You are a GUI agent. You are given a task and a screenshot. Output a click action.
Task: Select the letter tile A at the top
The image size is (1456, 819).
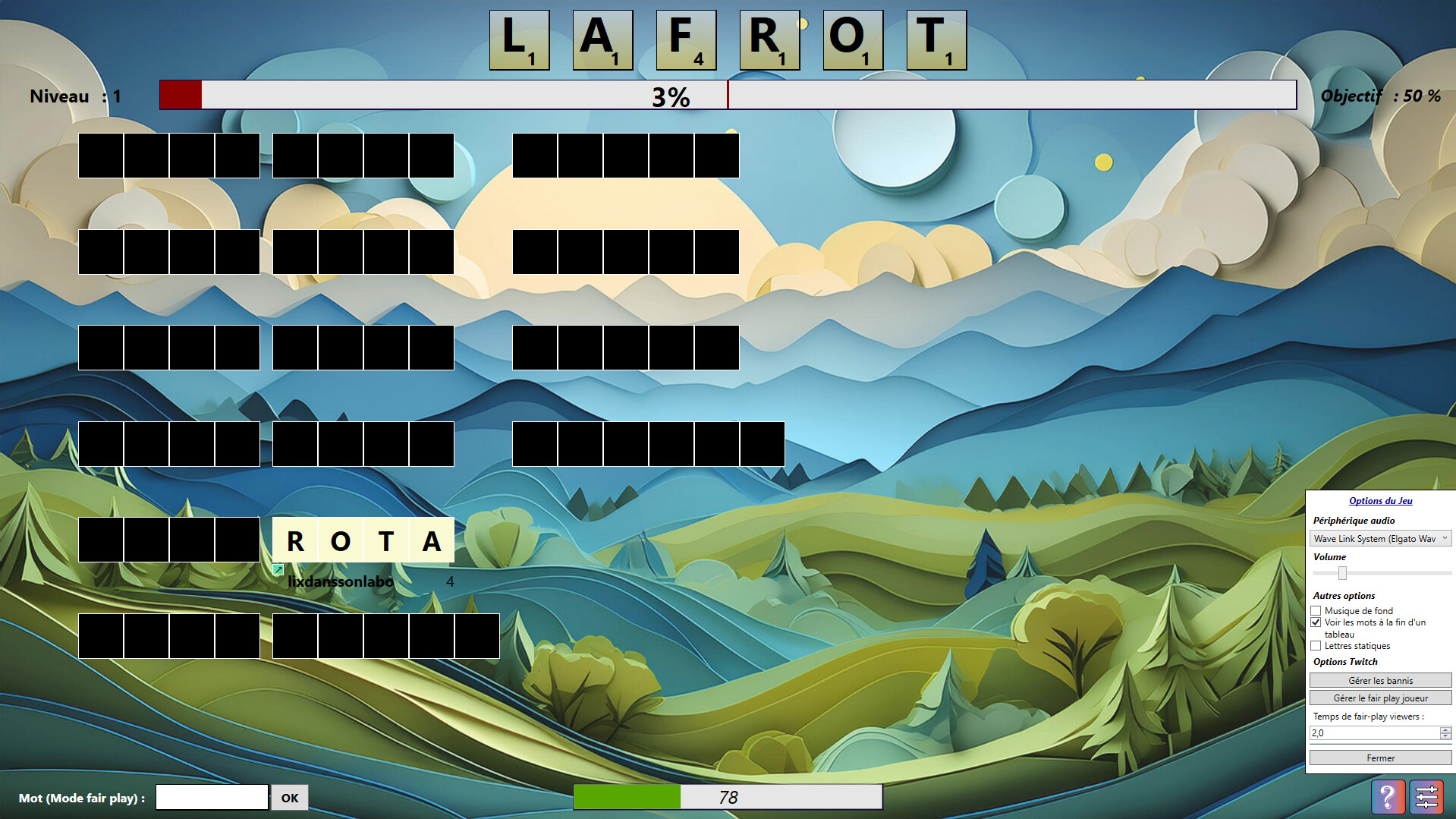(603, 40)
